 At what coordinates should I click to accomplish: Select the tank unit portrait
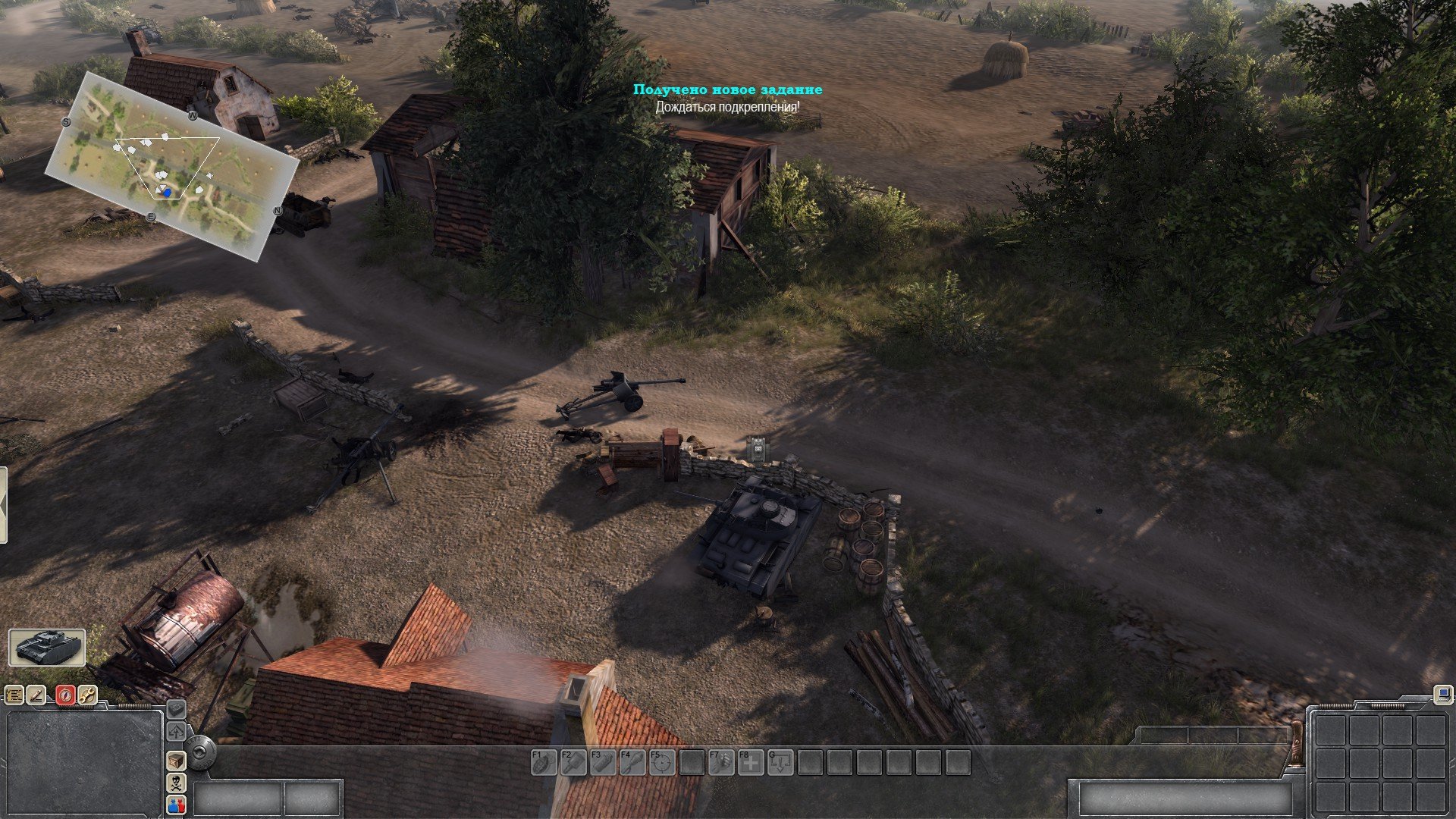(47, 647)
